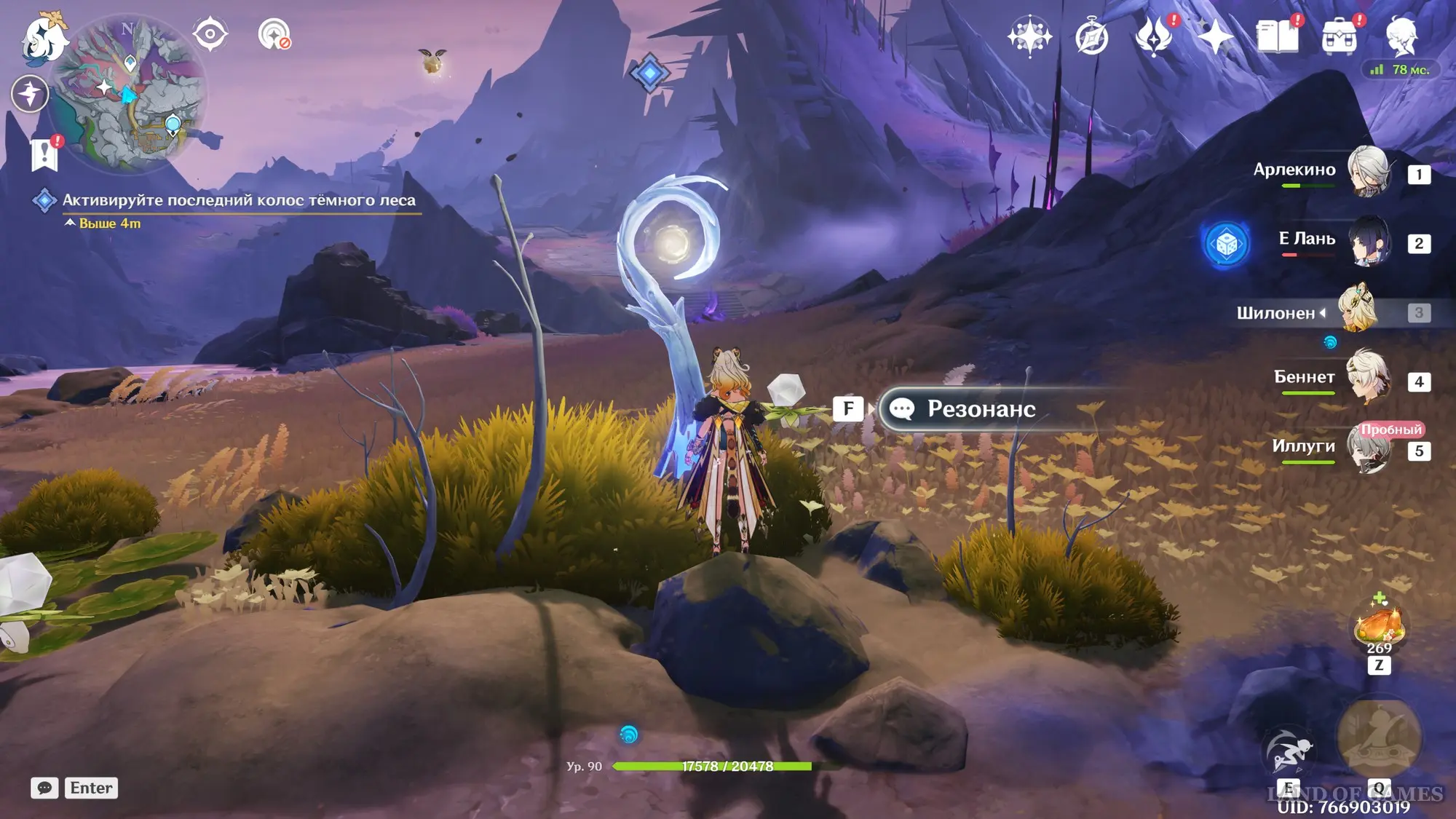Screen dimensions: 1456x819
Task: Toggle the elemental sight eye icon
Action: pyautogui.click(x=210, y=33)
